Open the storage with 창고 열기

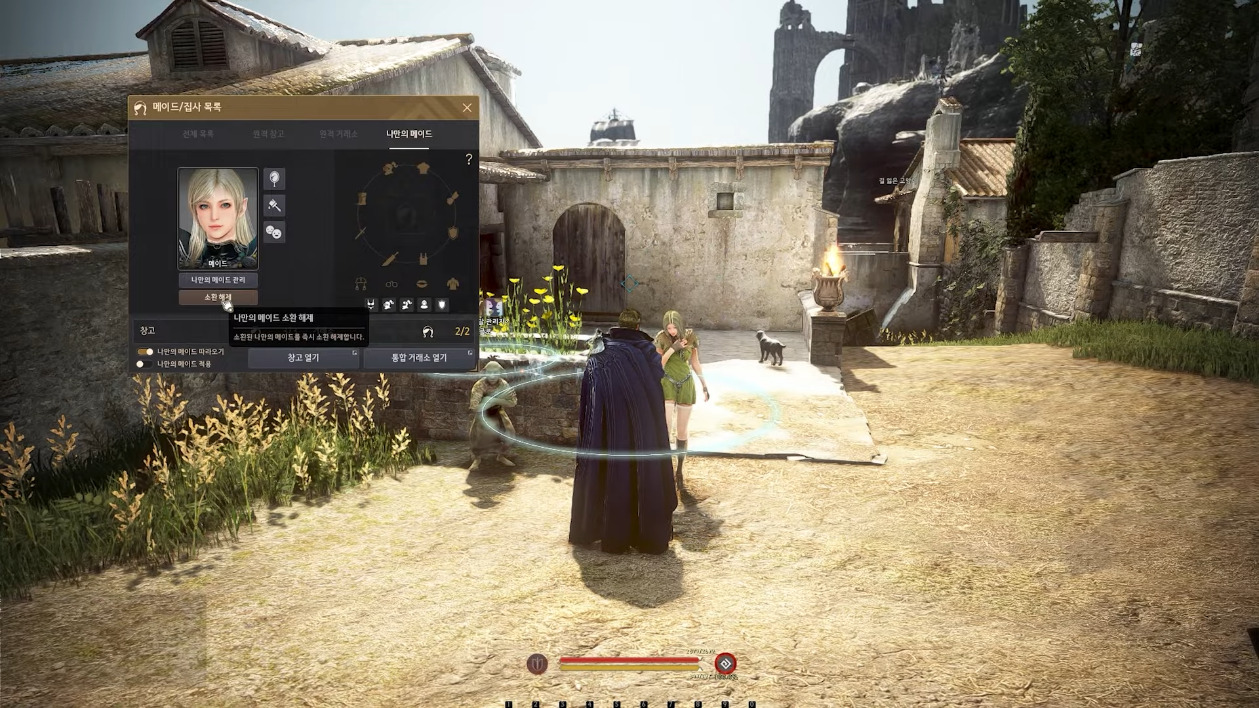point(303,358)
